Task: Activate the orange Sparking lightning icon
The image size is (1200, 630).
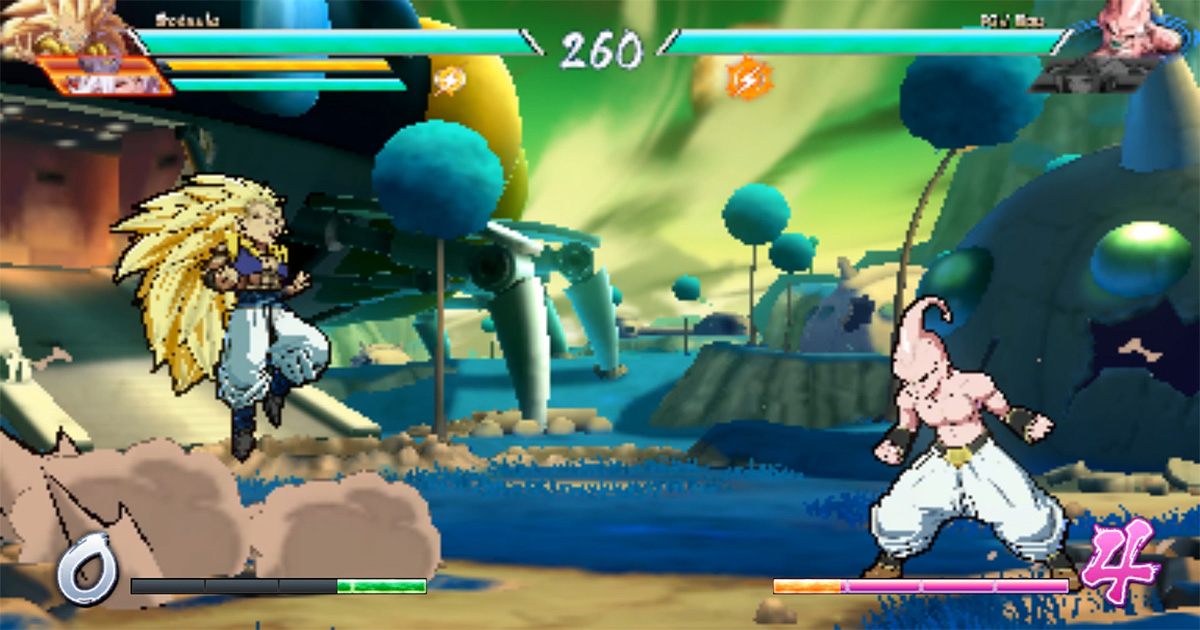Action: [745, 79]
